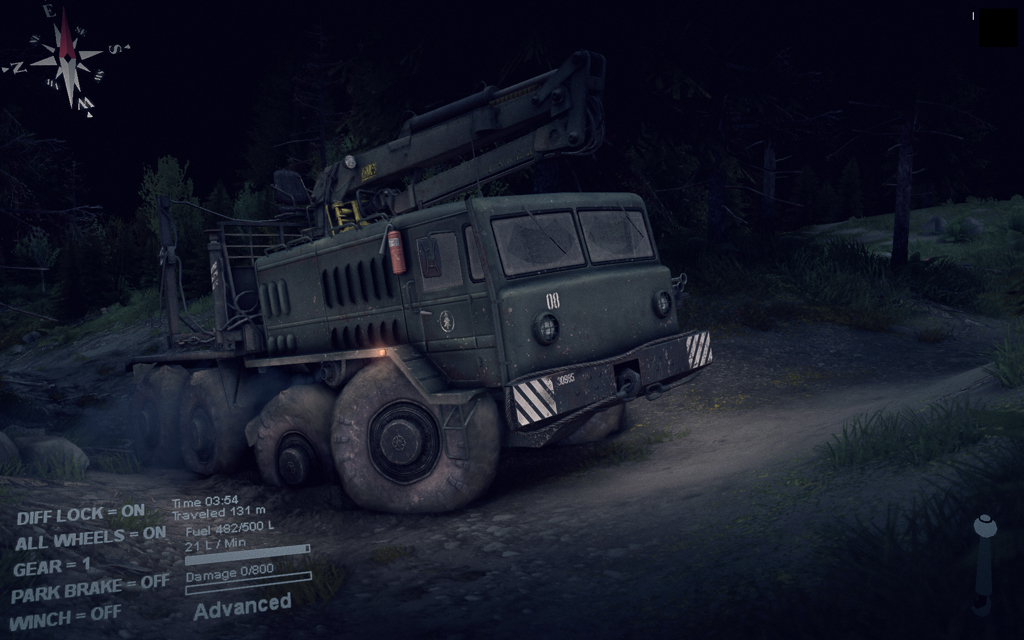This screenshot has height=640, width=1024.
Task: Open the Advanced truck menu
Action: click(242, 605)
